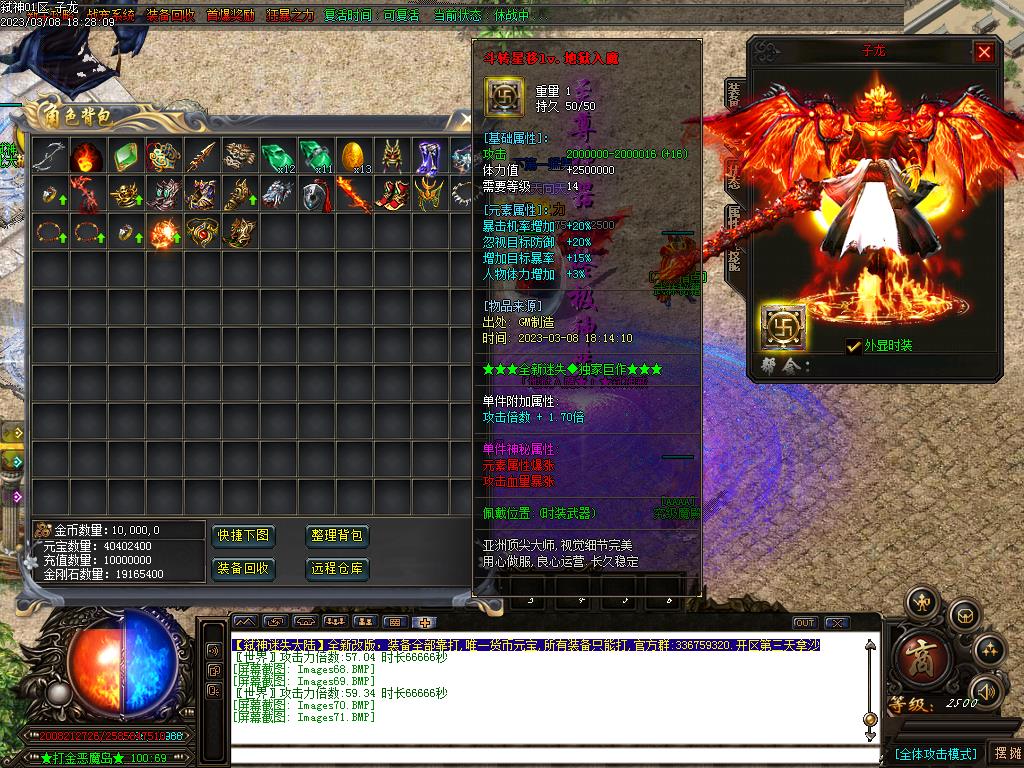Choose the red boots item
This screenshot has height=768, width=1024.
click(x=392, y=194)
